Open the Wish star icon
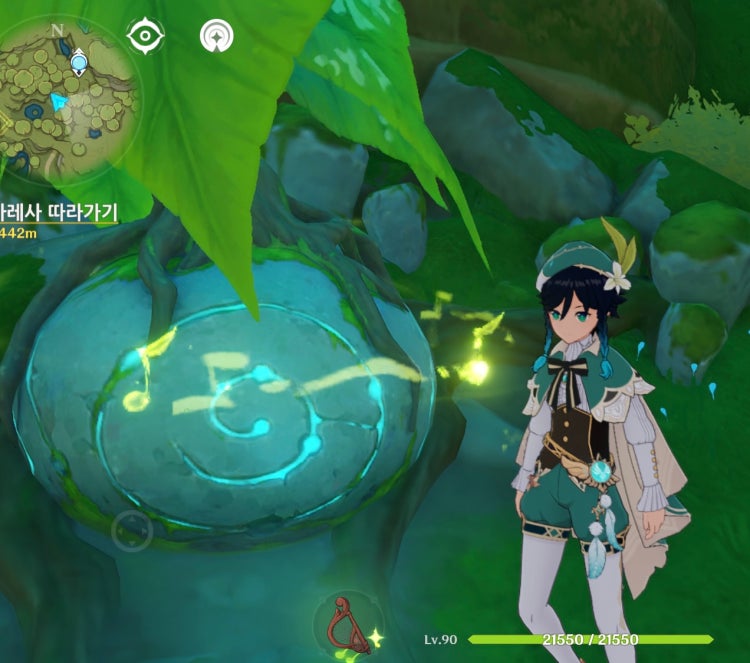750x663 pixels. [216, 36]
